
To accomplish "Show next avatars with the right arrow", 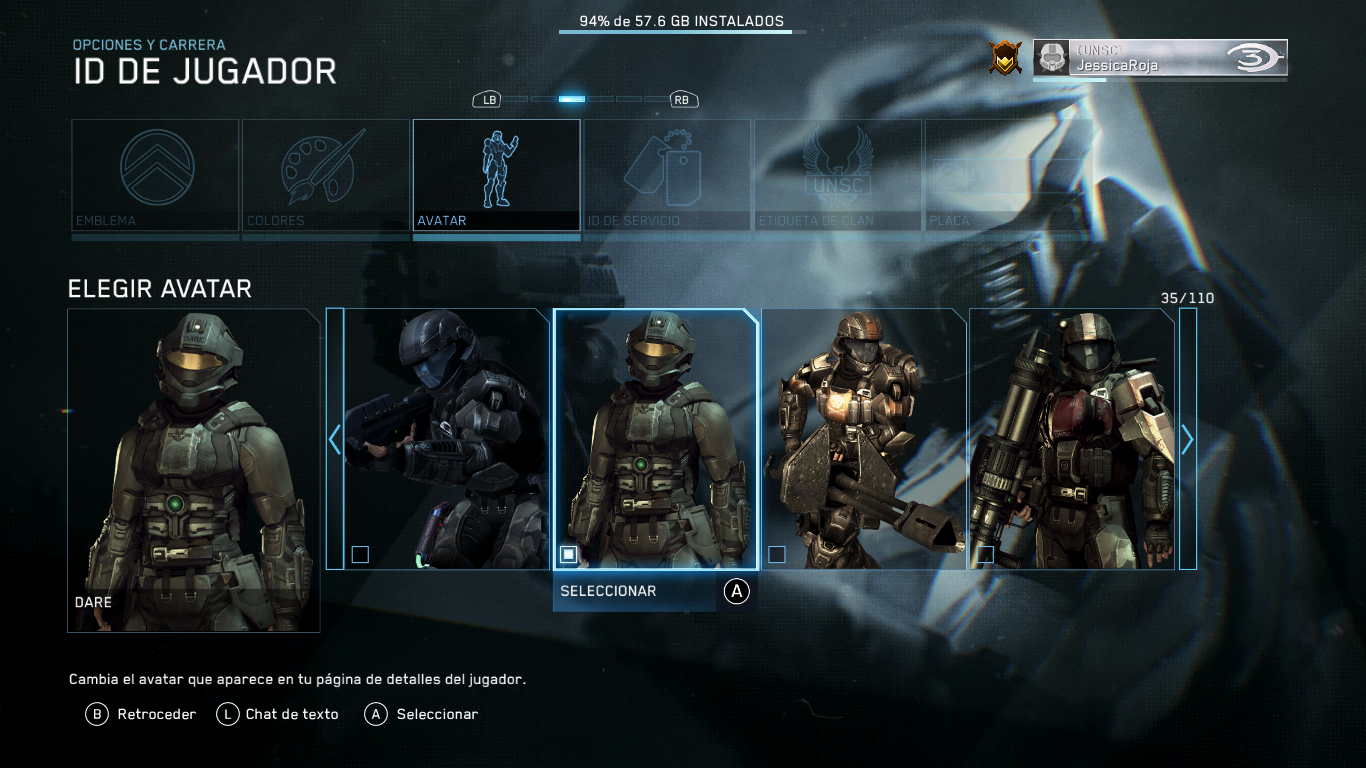I will [x=1187, y=439].
